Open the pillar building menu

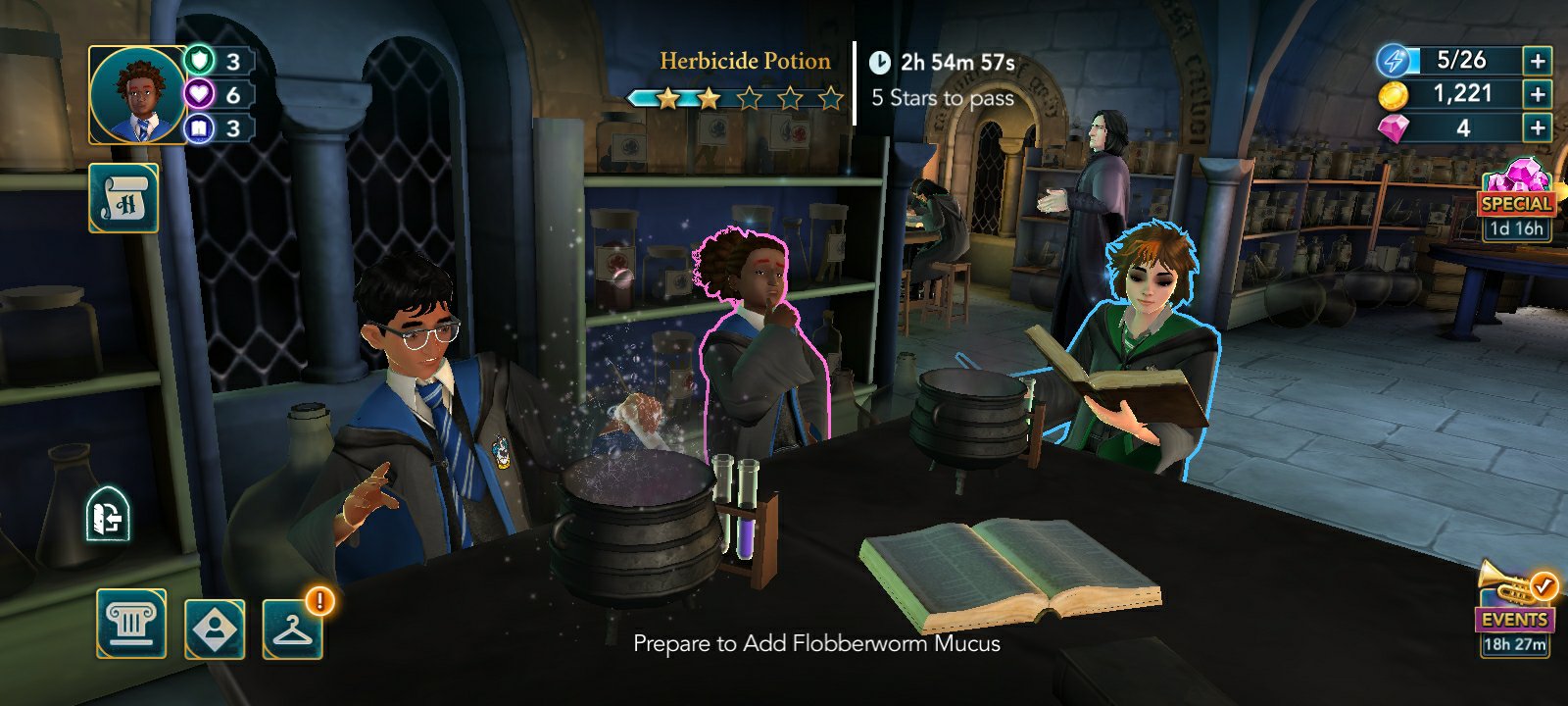coord(131,624)
